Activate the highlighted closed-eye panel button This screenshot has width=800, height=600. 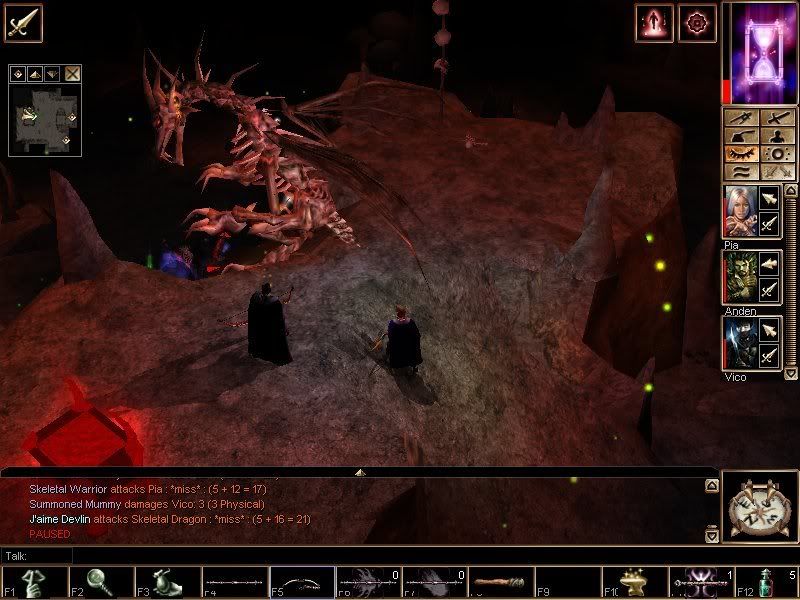pyautogui.click(x=741, y=154)
